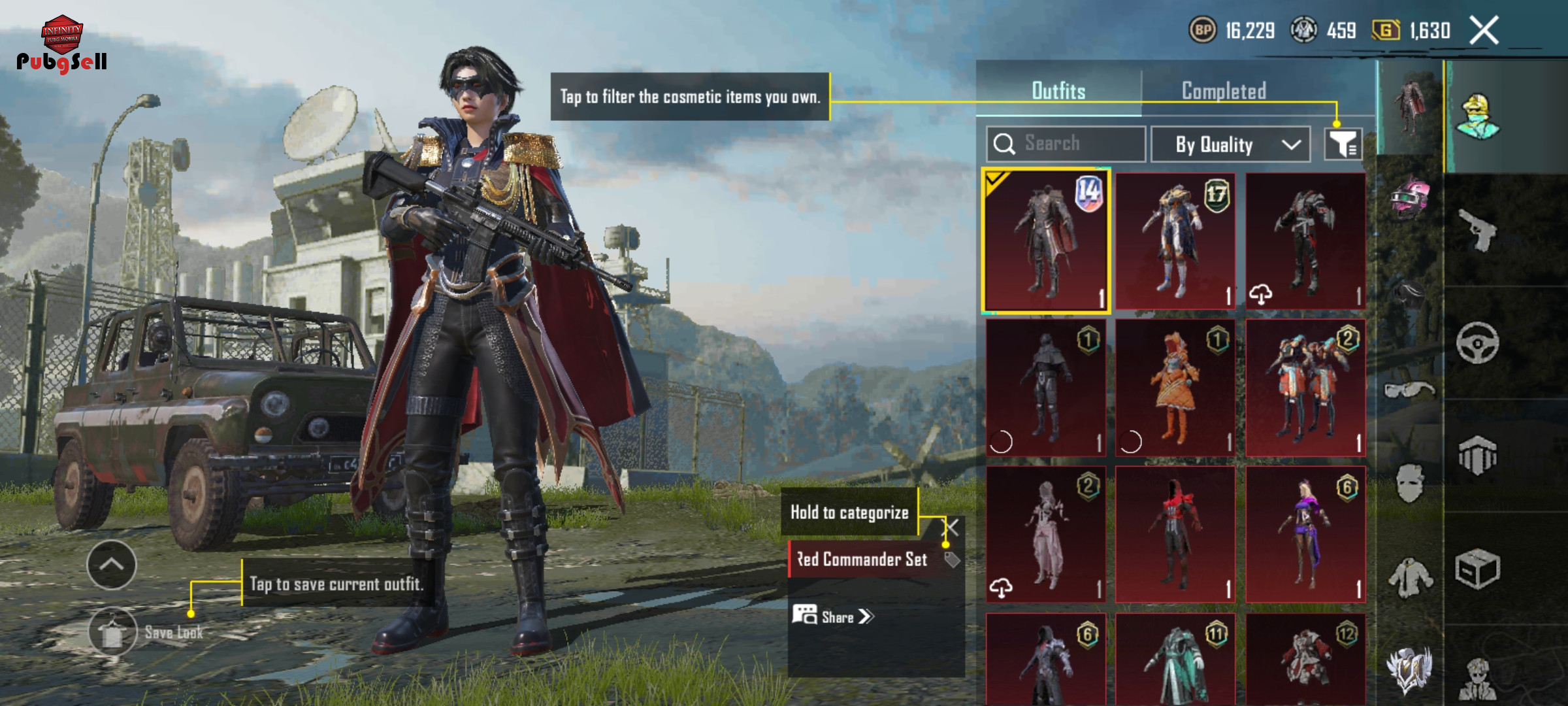Select the orange dress outfit
The image size is (1568, 706).
point(1175,388)
